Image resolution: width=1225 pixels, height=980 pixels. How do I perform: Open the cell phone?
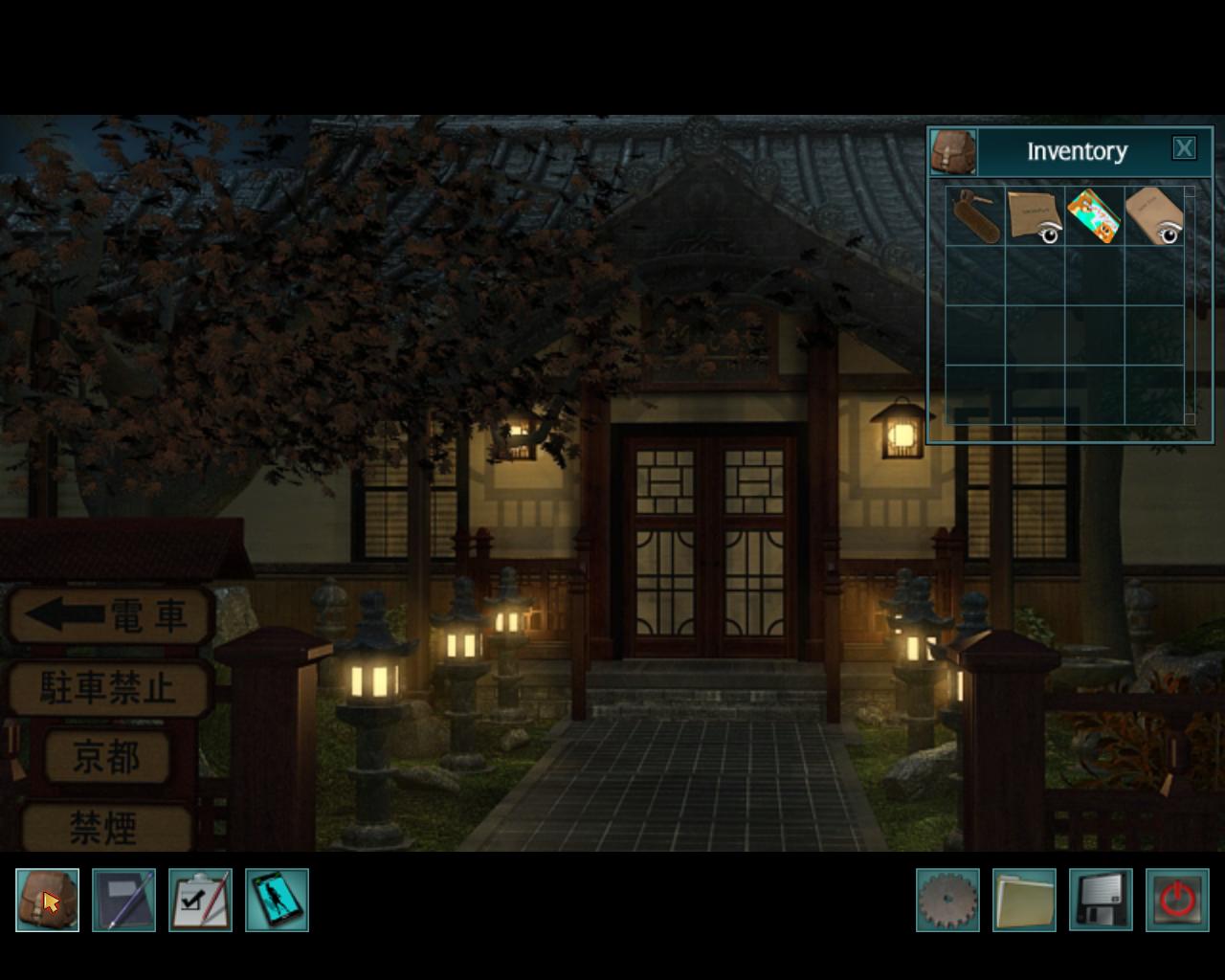pos(277,900)
